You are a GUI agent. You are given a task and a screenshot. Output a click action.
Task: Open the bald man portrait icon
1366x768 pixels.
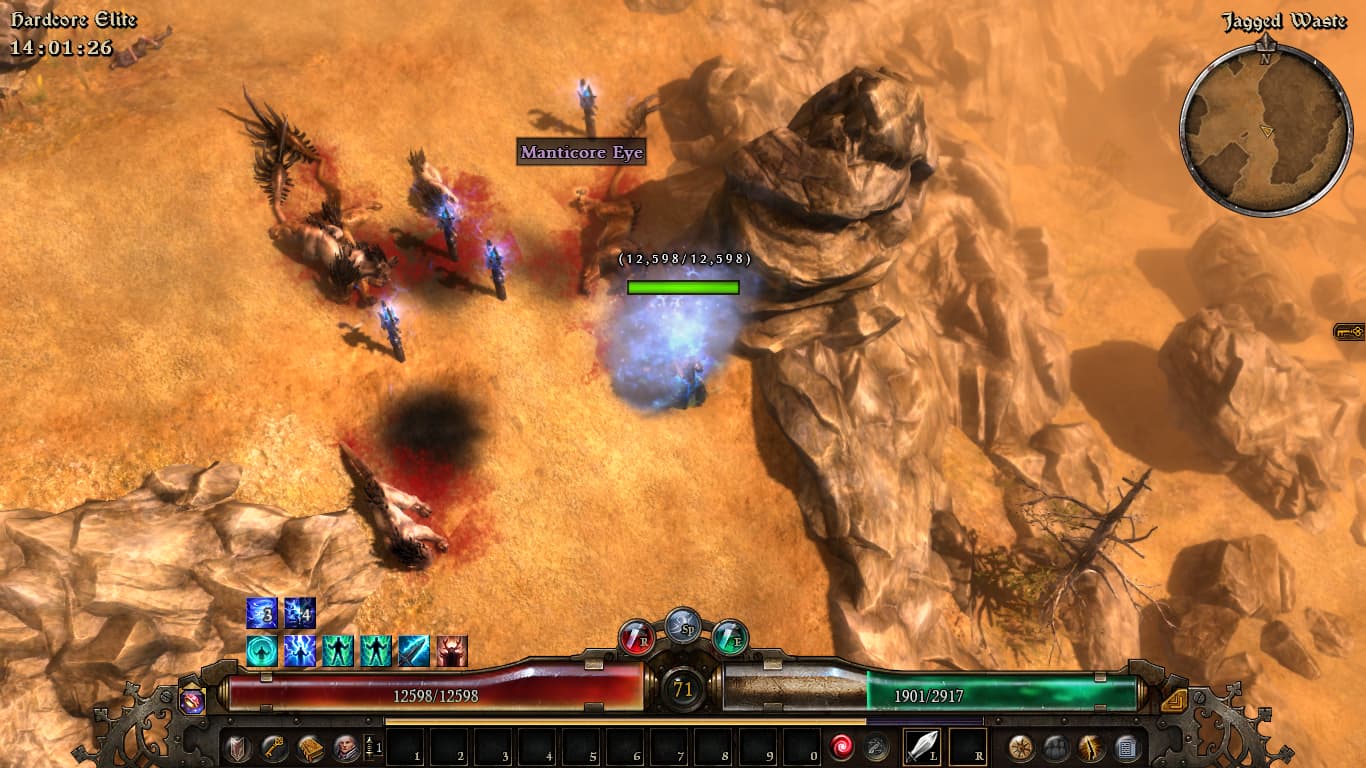[346, 748]
